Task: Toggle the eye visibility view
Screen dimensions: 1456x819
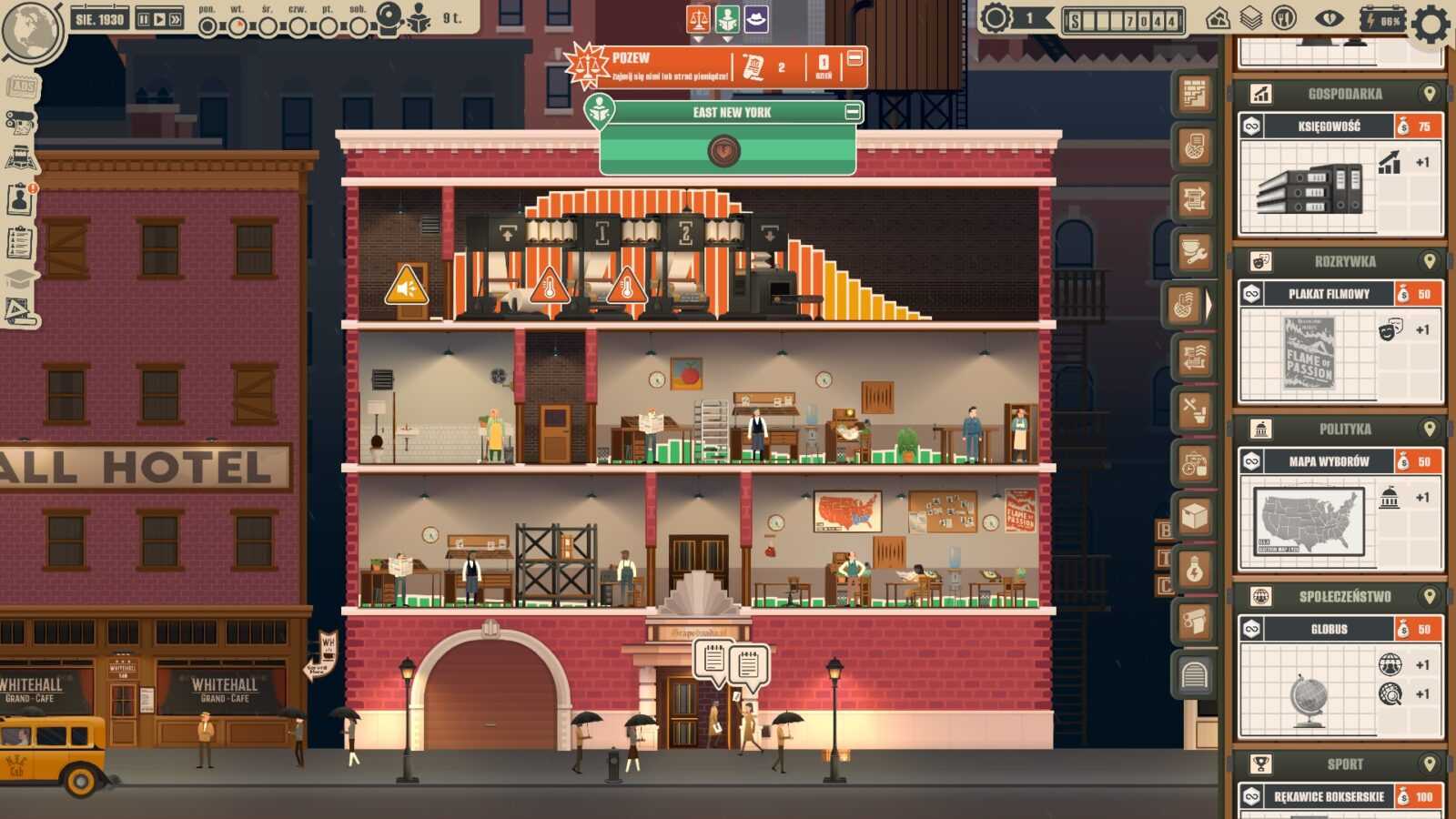Action: (1329, 18)
